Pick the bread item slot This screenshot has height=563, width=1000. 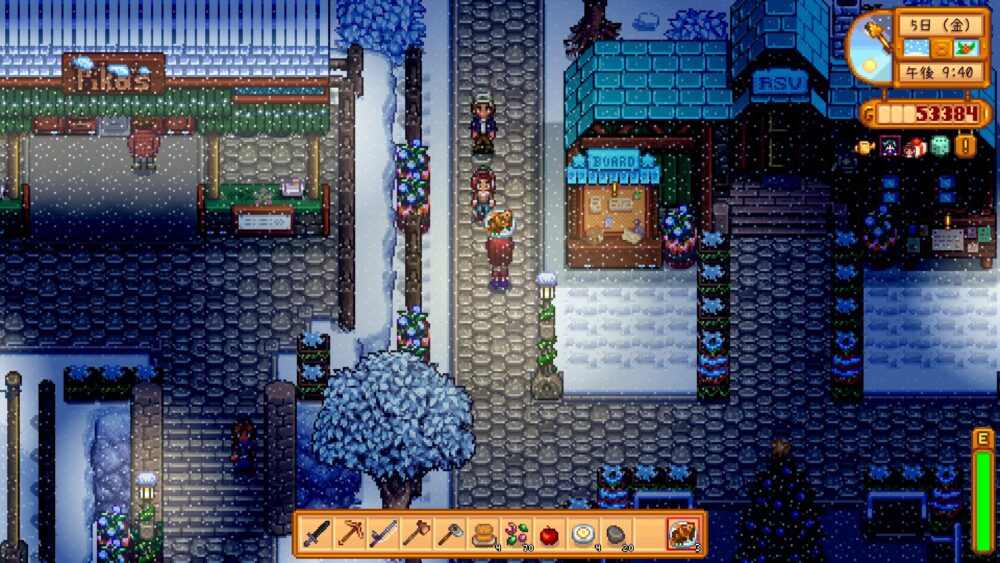point(483,534)
